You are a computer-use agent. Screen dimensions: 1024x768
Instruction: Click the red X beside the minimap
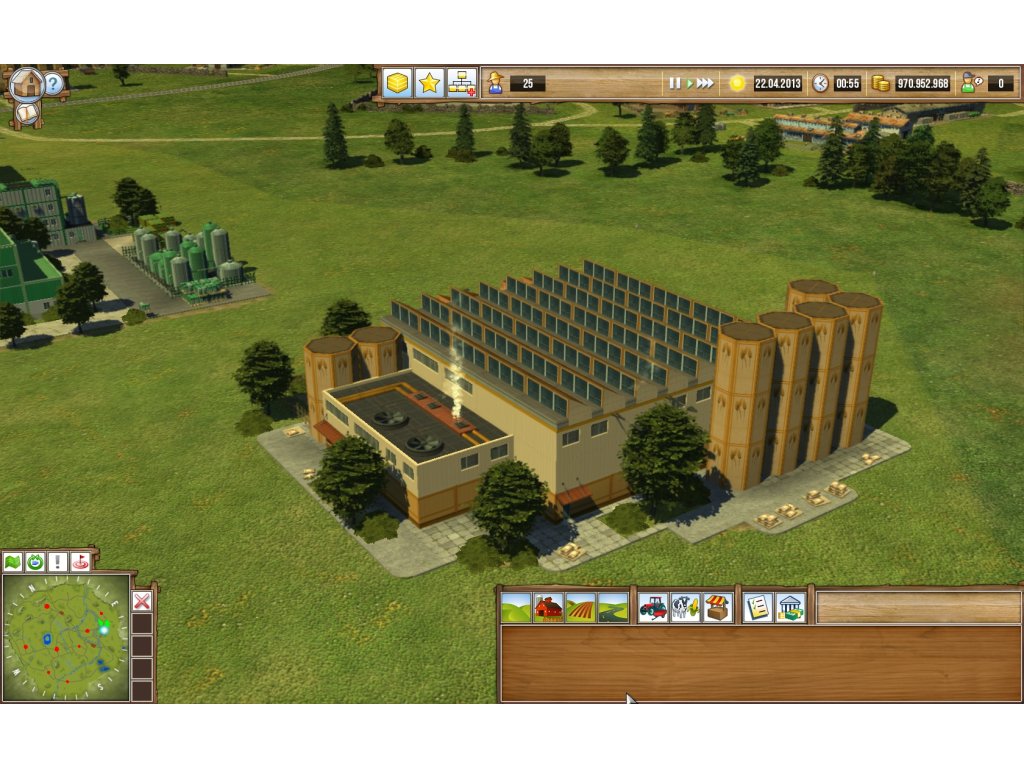pyautogui.click(x=142, y=601)
